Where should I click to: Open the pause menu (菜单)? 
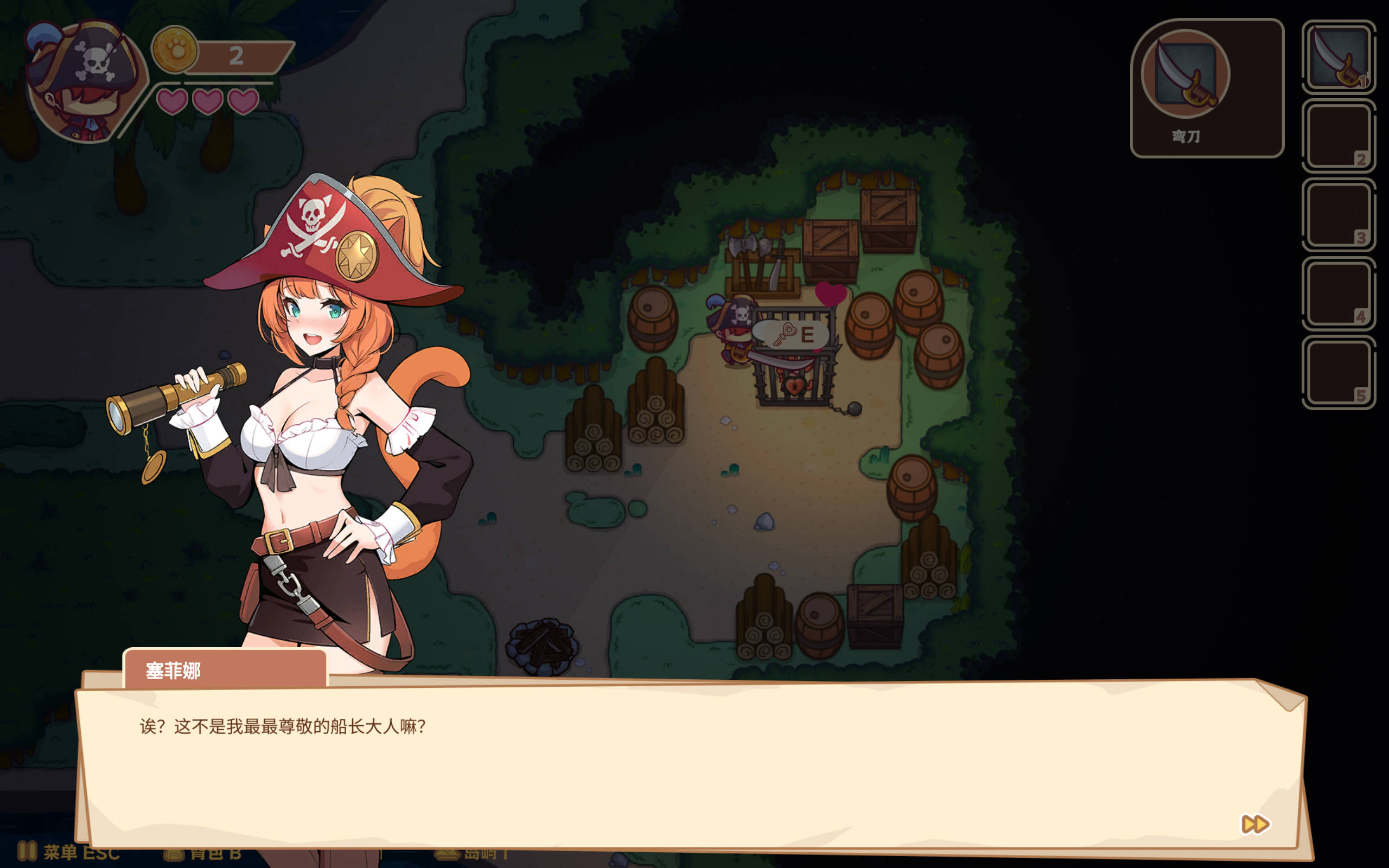[x=69, y=852]
